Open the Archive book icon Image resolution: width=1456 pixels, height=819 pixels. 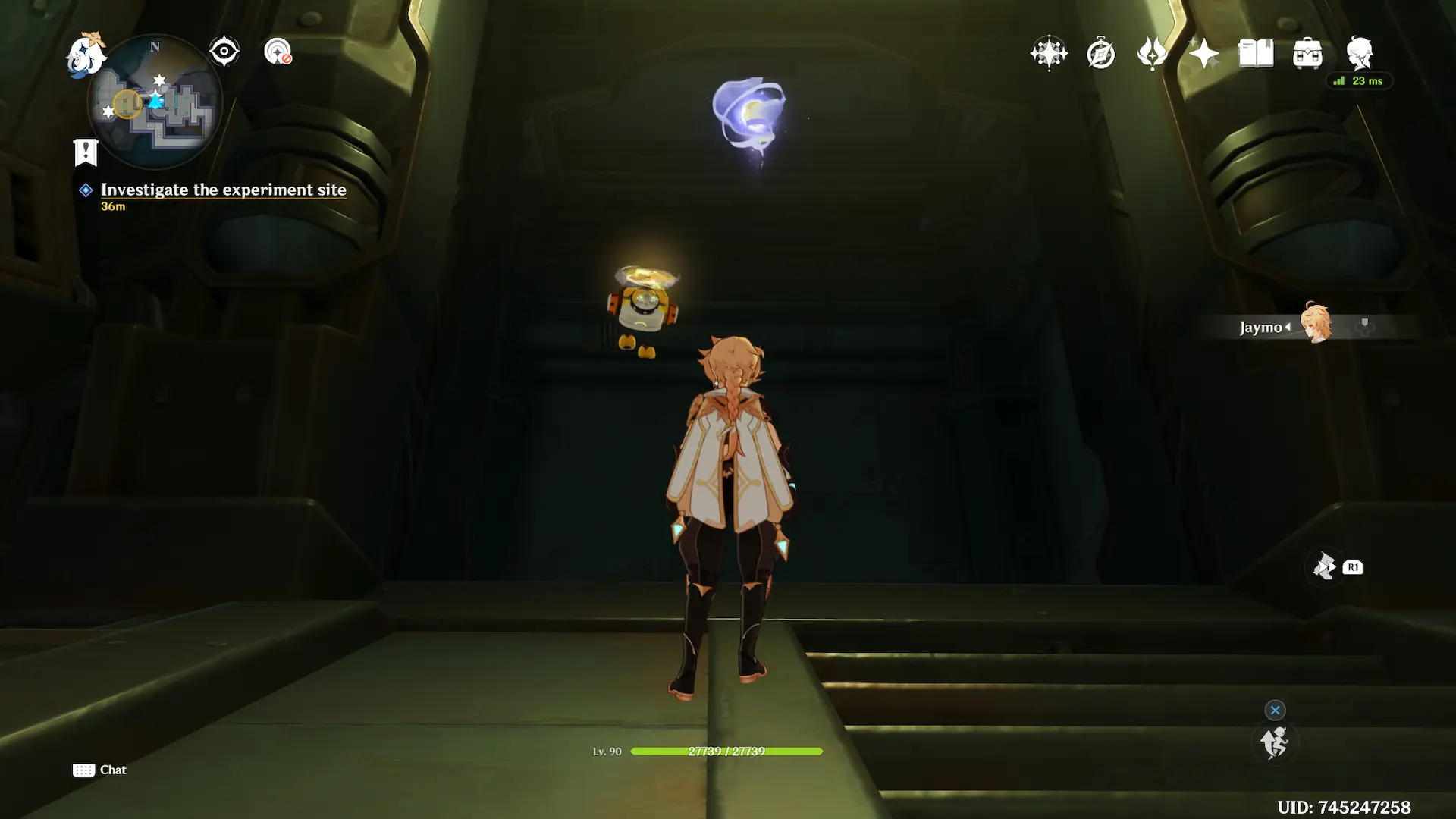click(1255, 54)
